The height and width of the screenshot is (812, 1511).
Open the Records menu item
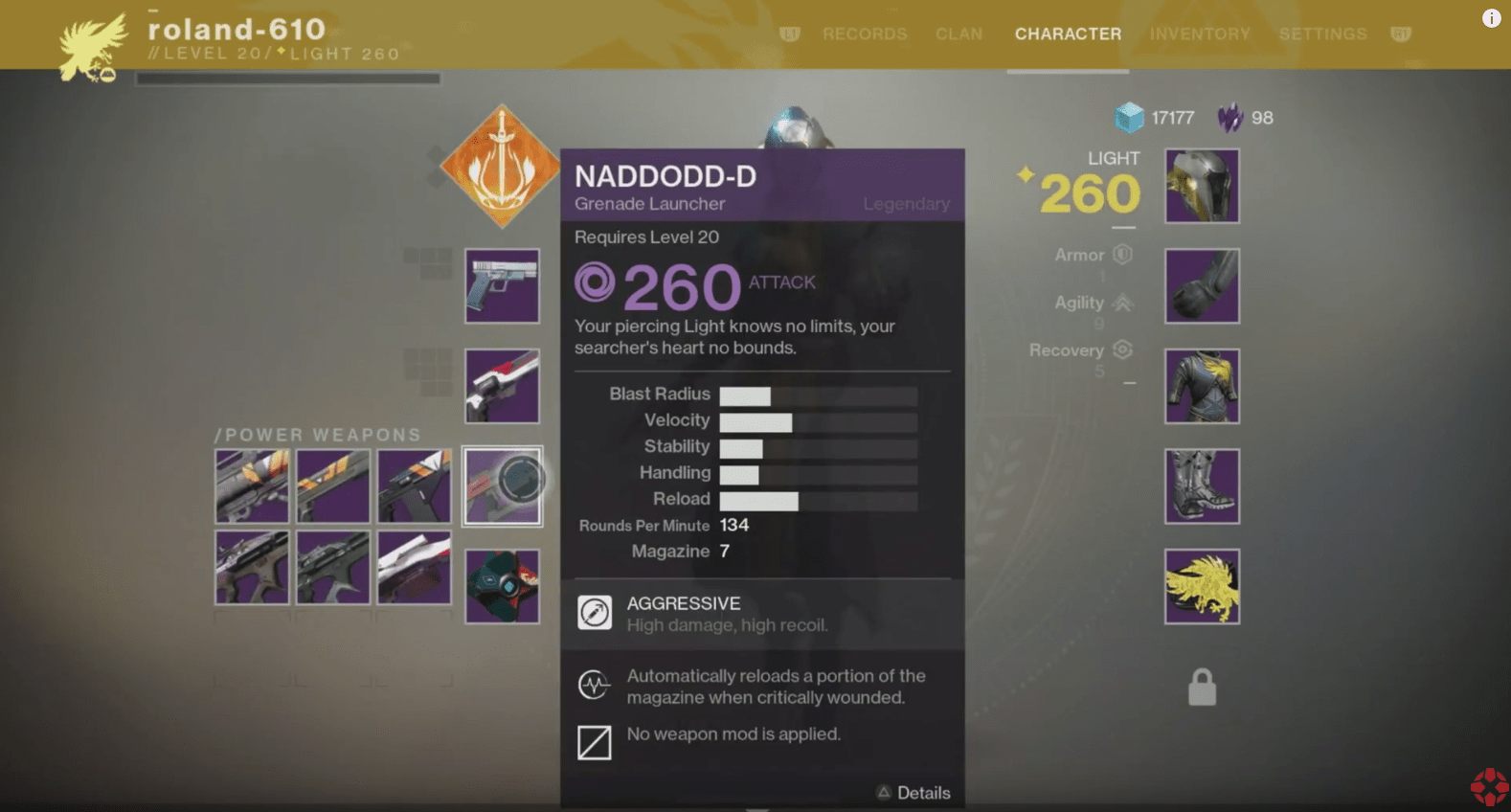(864, 34)
